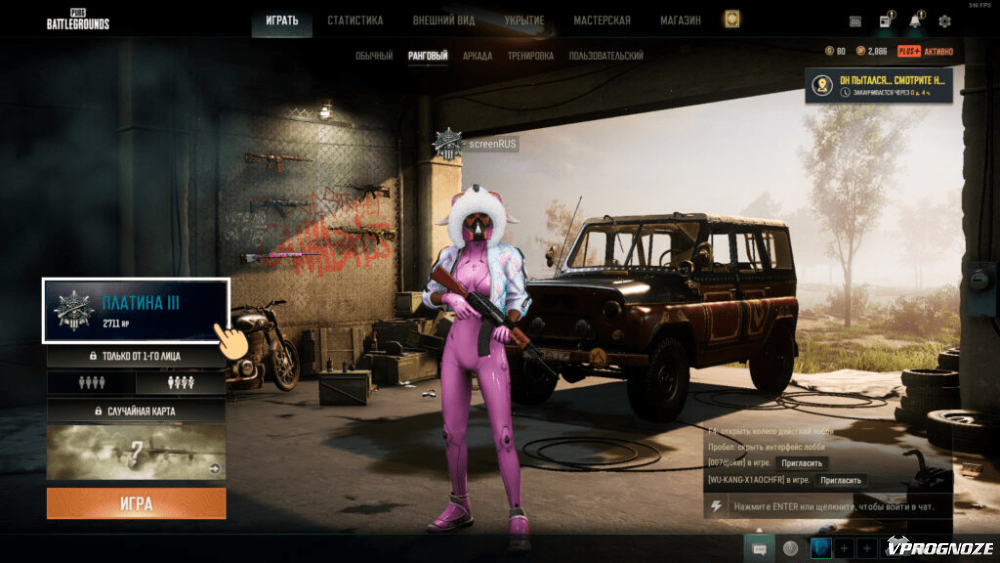
Task: Visit the Магазин tab
Action: tap(680, 20)
